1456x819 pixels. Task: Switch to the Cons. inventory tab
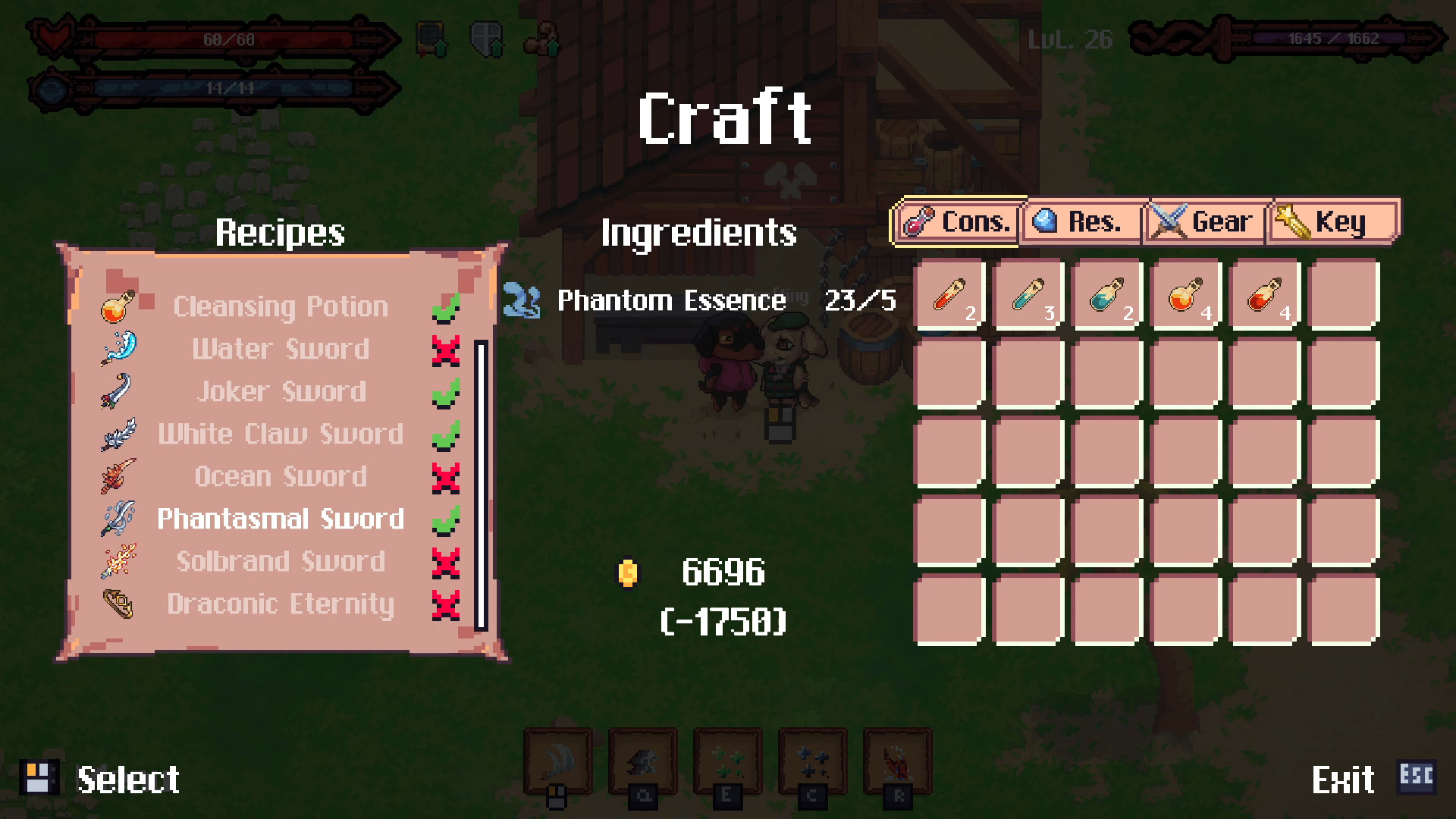[x=958, y=222]
